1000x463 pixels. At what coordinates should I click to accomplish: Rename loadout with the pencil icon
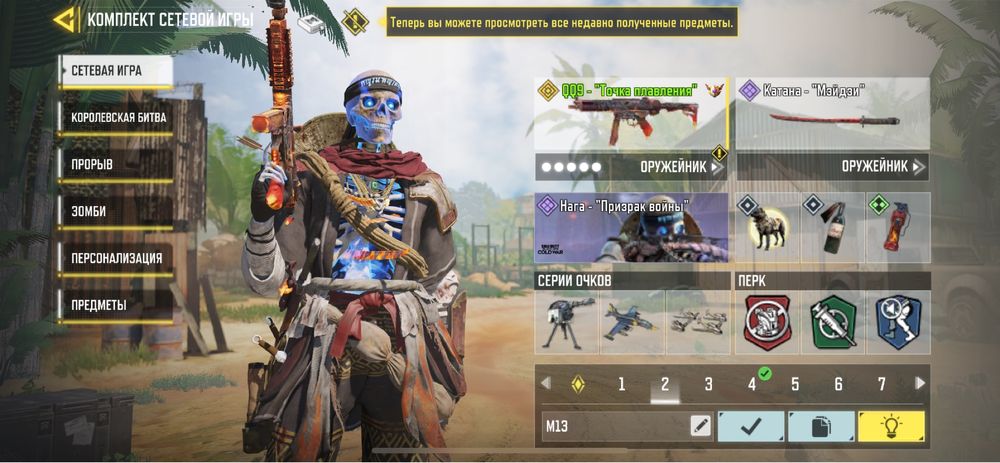click(700, 427)
